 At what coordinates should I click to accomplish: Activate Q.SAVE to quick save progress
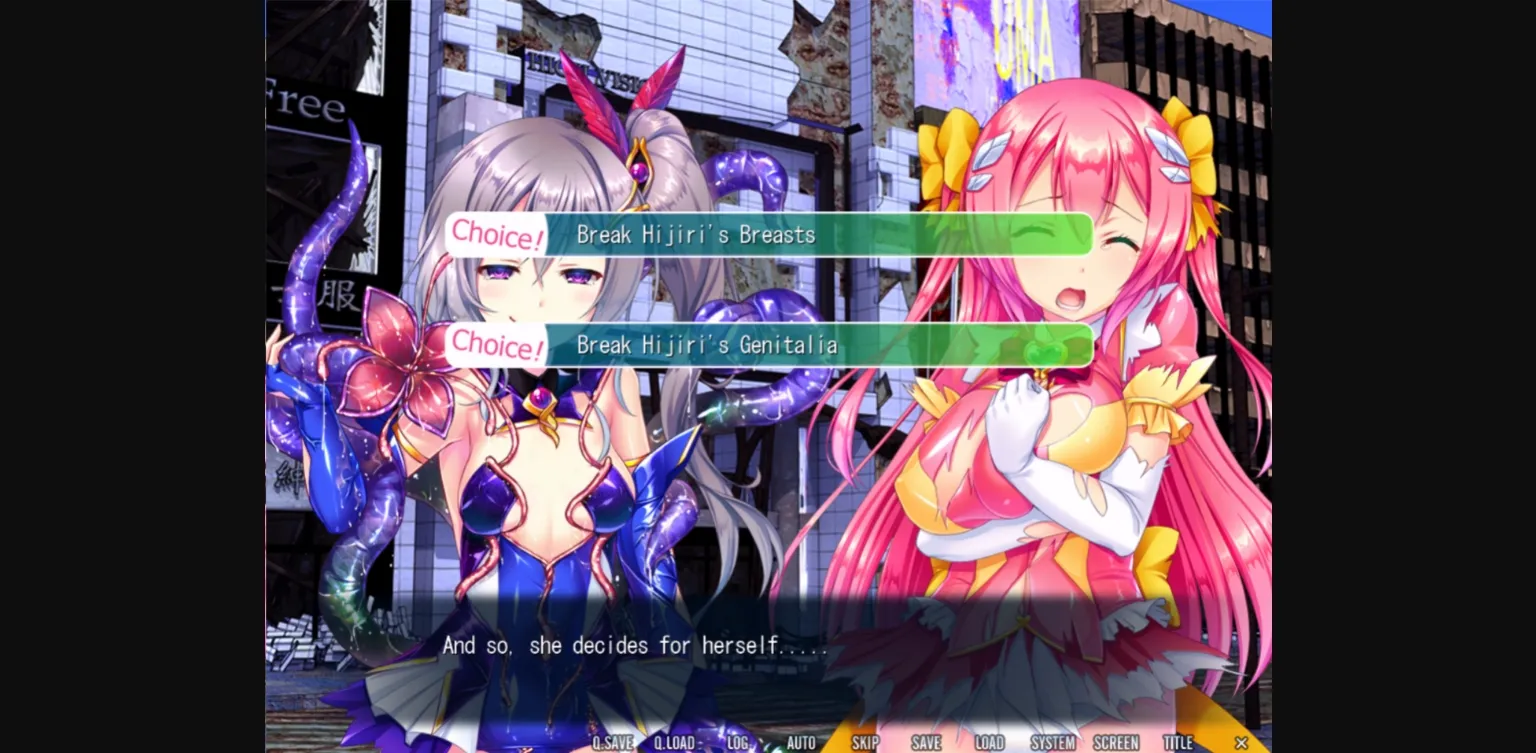point(613,743)
